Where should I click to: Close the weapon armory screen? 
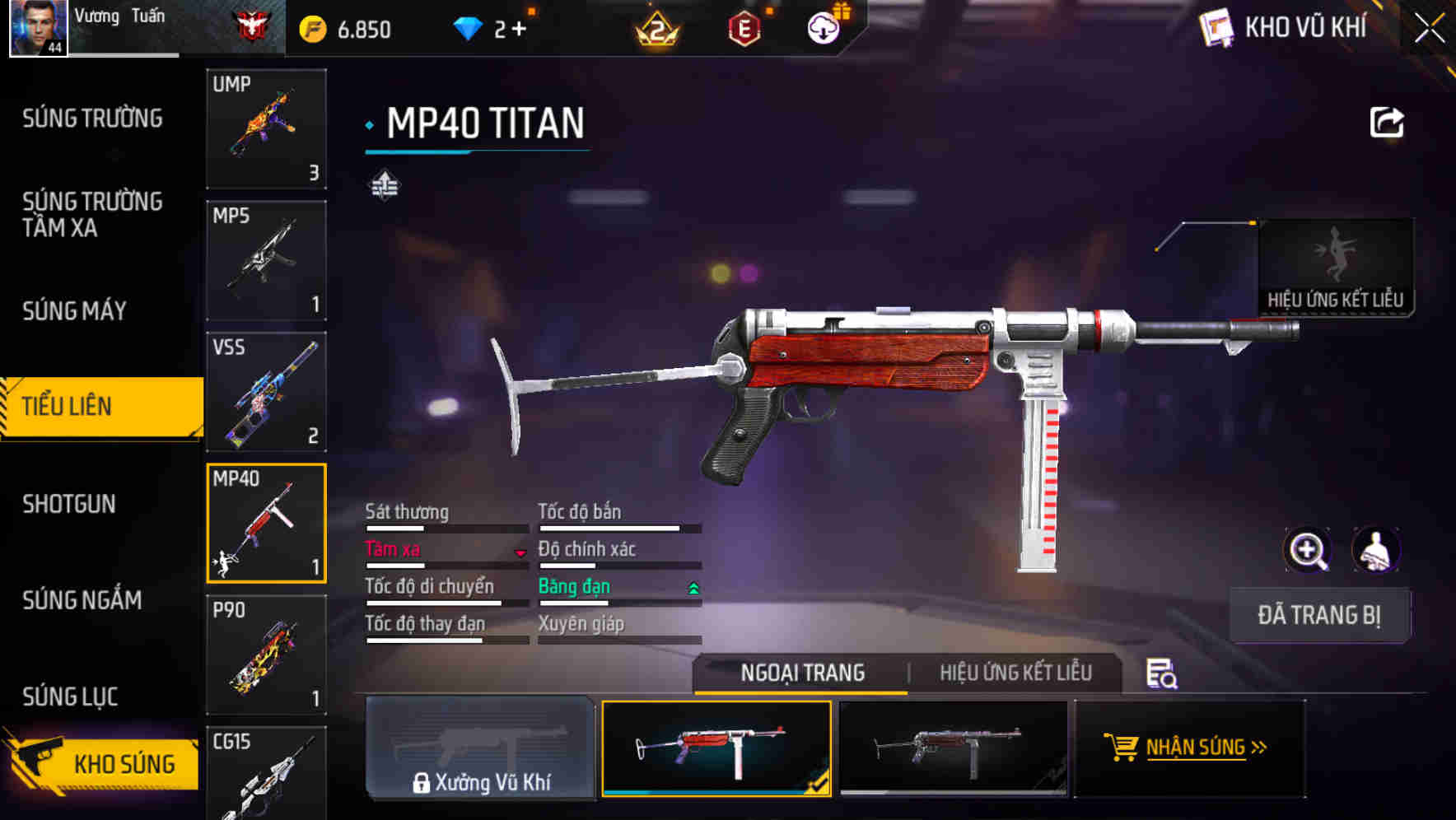pyautogui.click(x=1429, y=29)
